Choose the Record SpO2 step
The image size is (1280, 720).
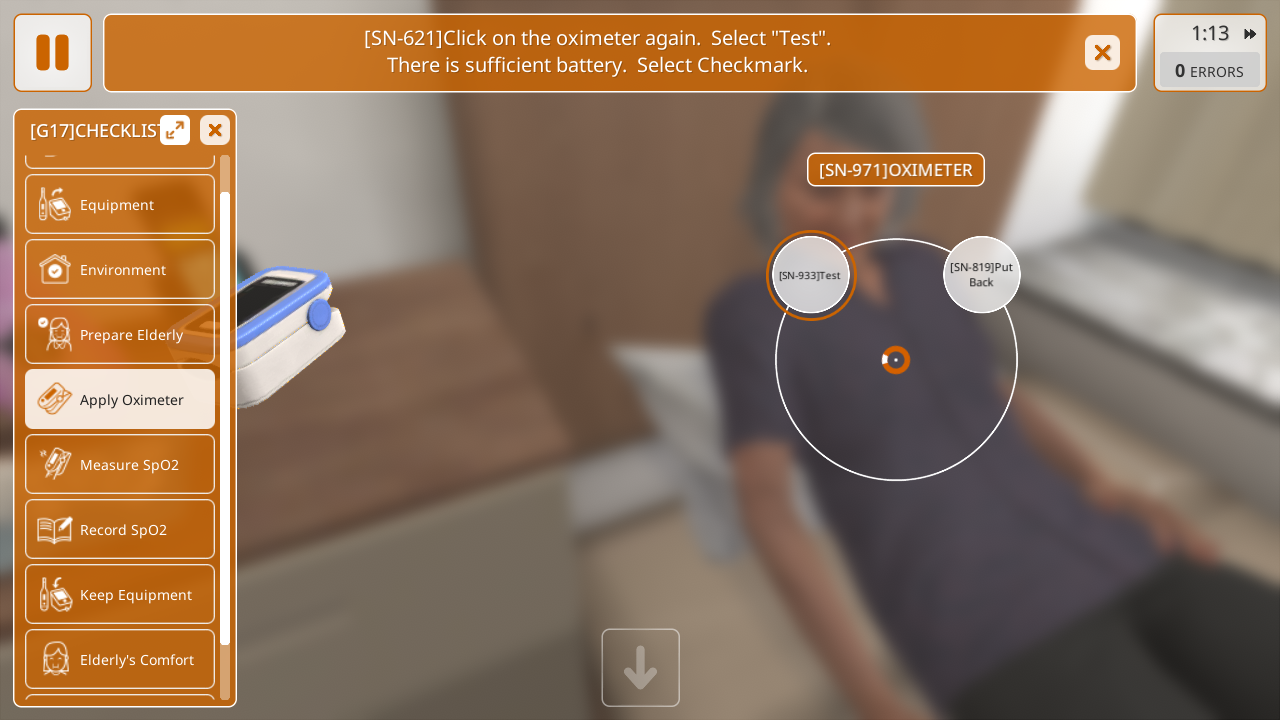pos(120,529)
